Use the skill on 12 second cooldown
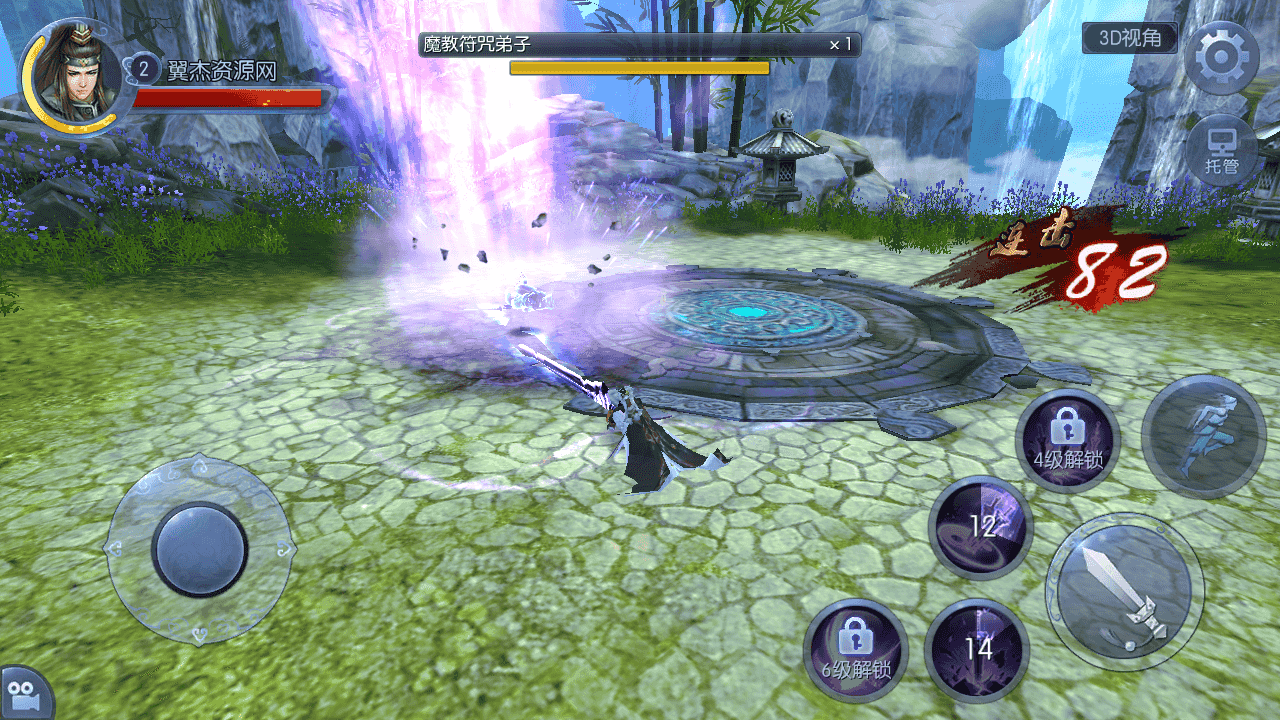This screenshot has height=720, width=1280. 980,528
